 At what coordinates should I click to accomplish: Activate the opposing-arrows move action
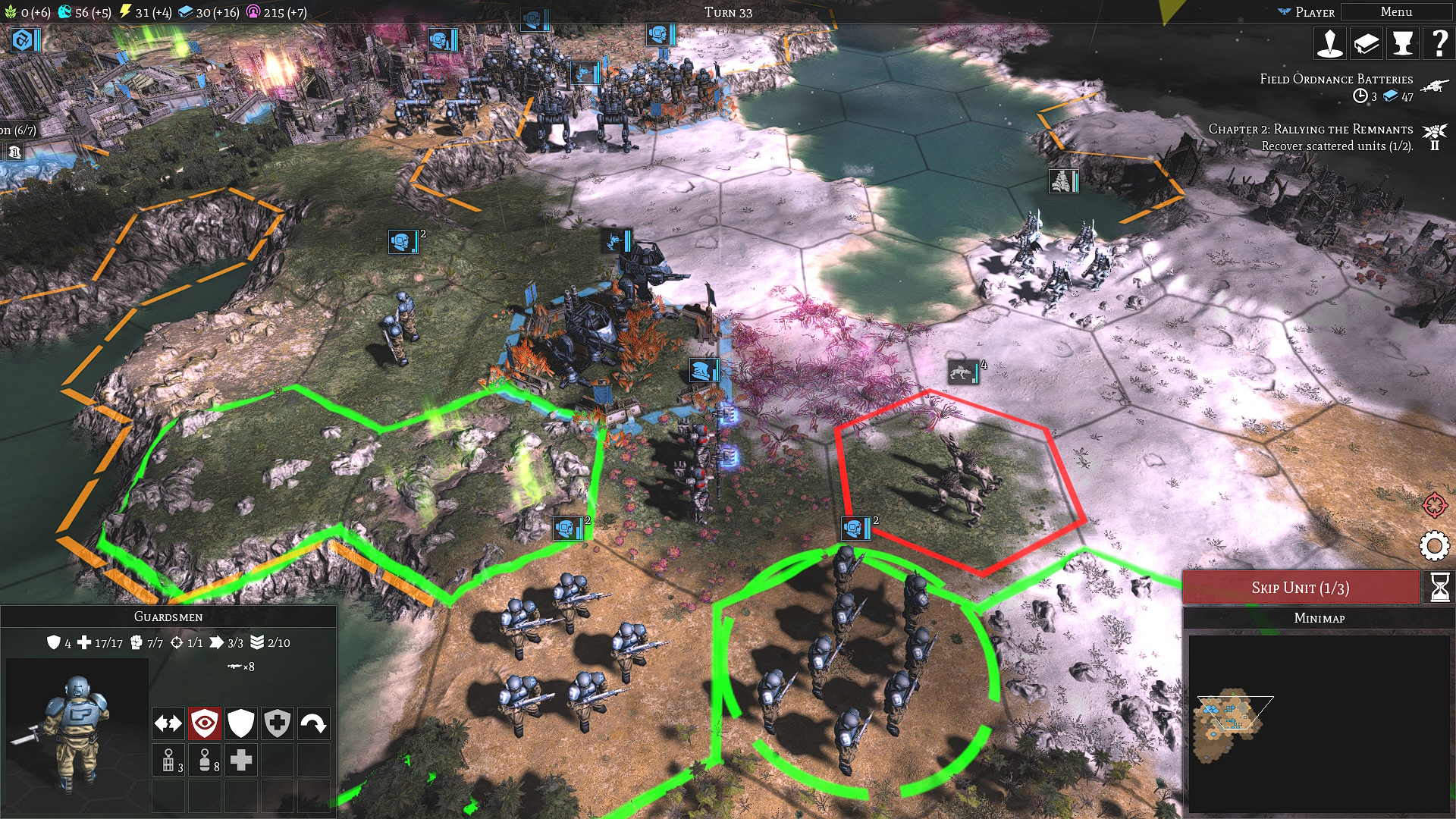168,723
